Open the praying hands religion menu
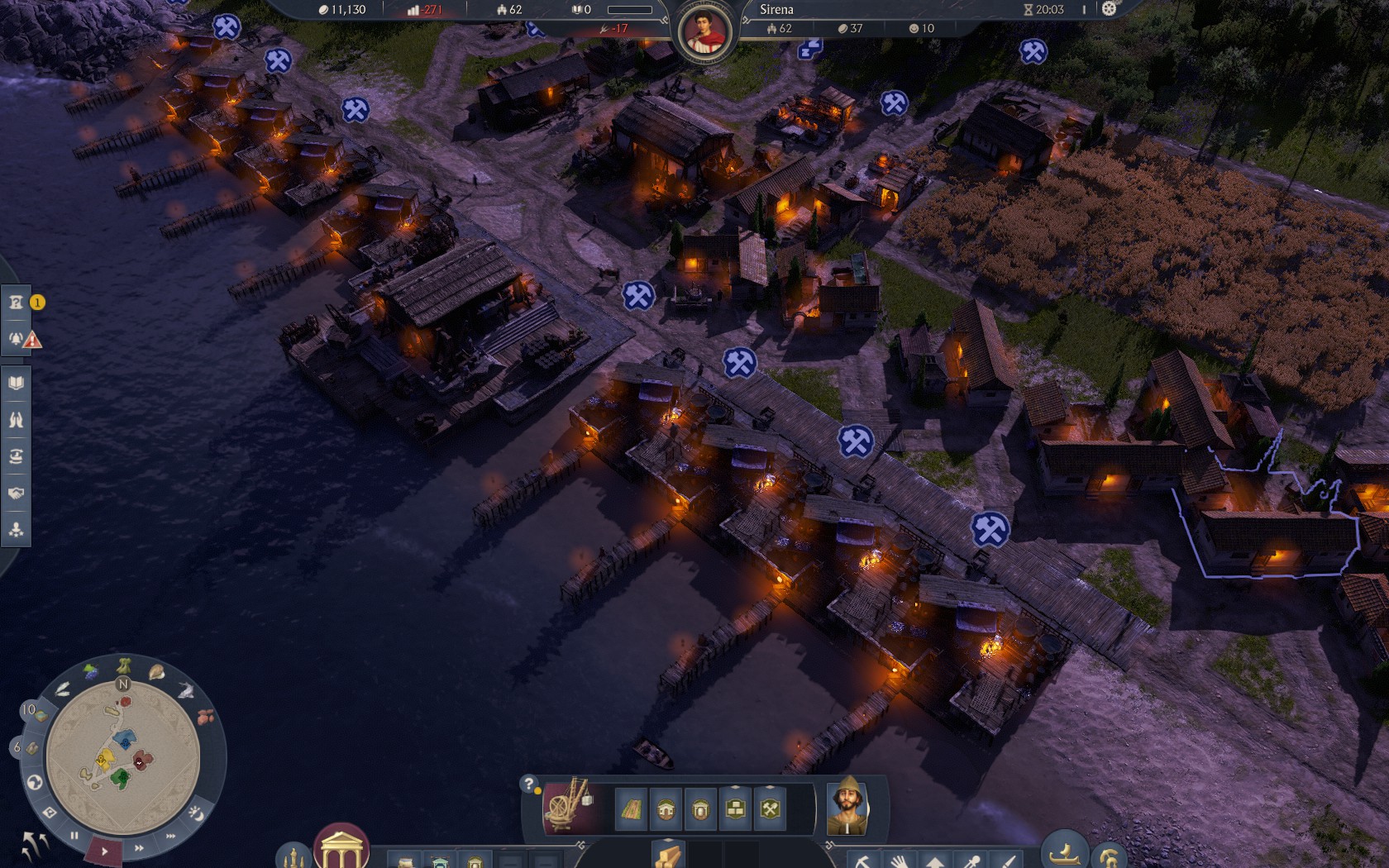1389x868 pixels. (16, 420)
